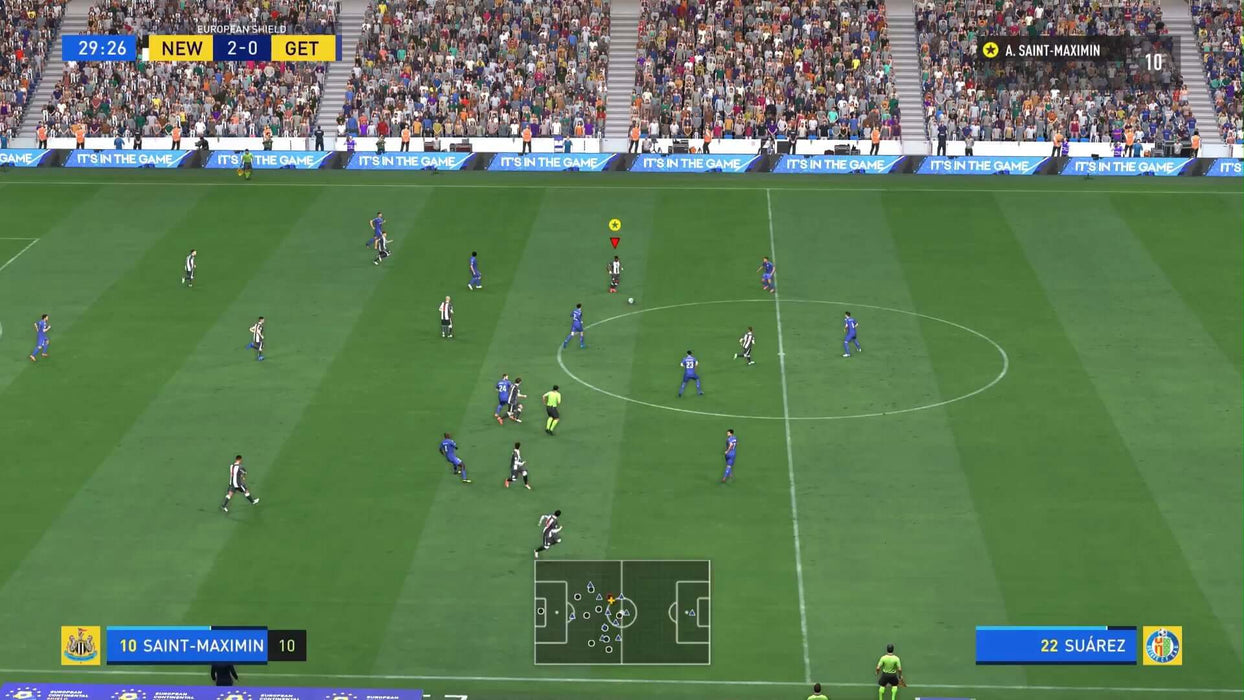Open the 10 Saint-Maximin player name panel

pyautogui.click(x=187, y=646)
